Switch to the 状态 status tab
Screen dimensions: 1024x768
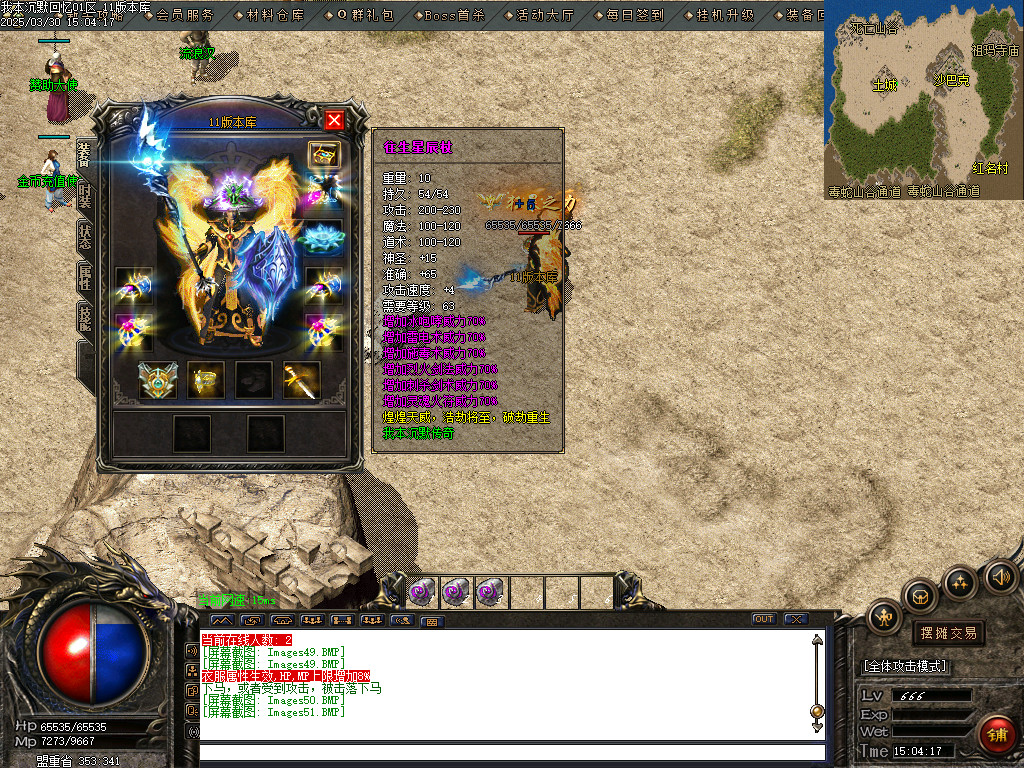[x=85, y=238]
